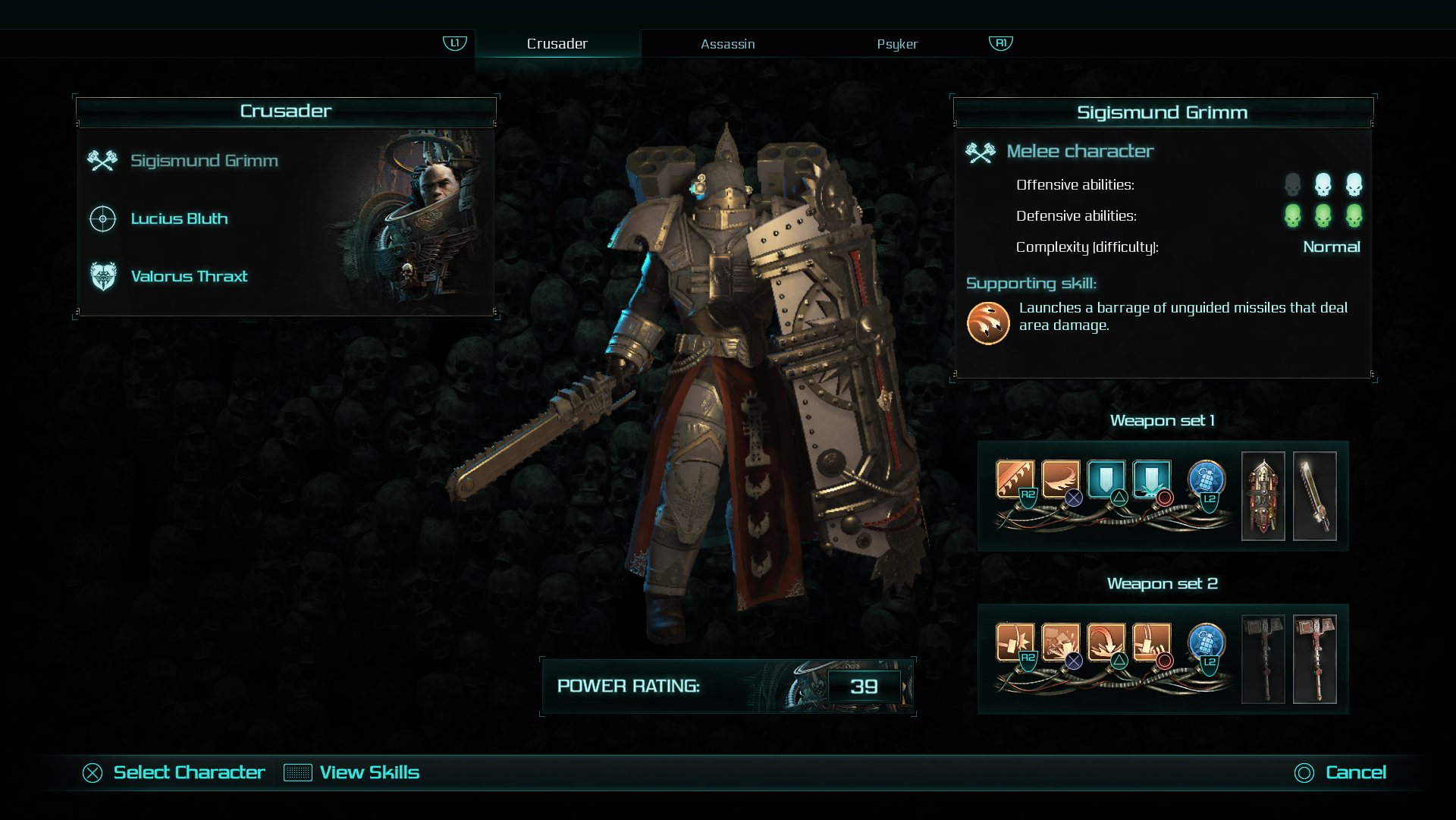
Task: Choose the leaping slam arrow skill icon
Action: [1106, 642]
